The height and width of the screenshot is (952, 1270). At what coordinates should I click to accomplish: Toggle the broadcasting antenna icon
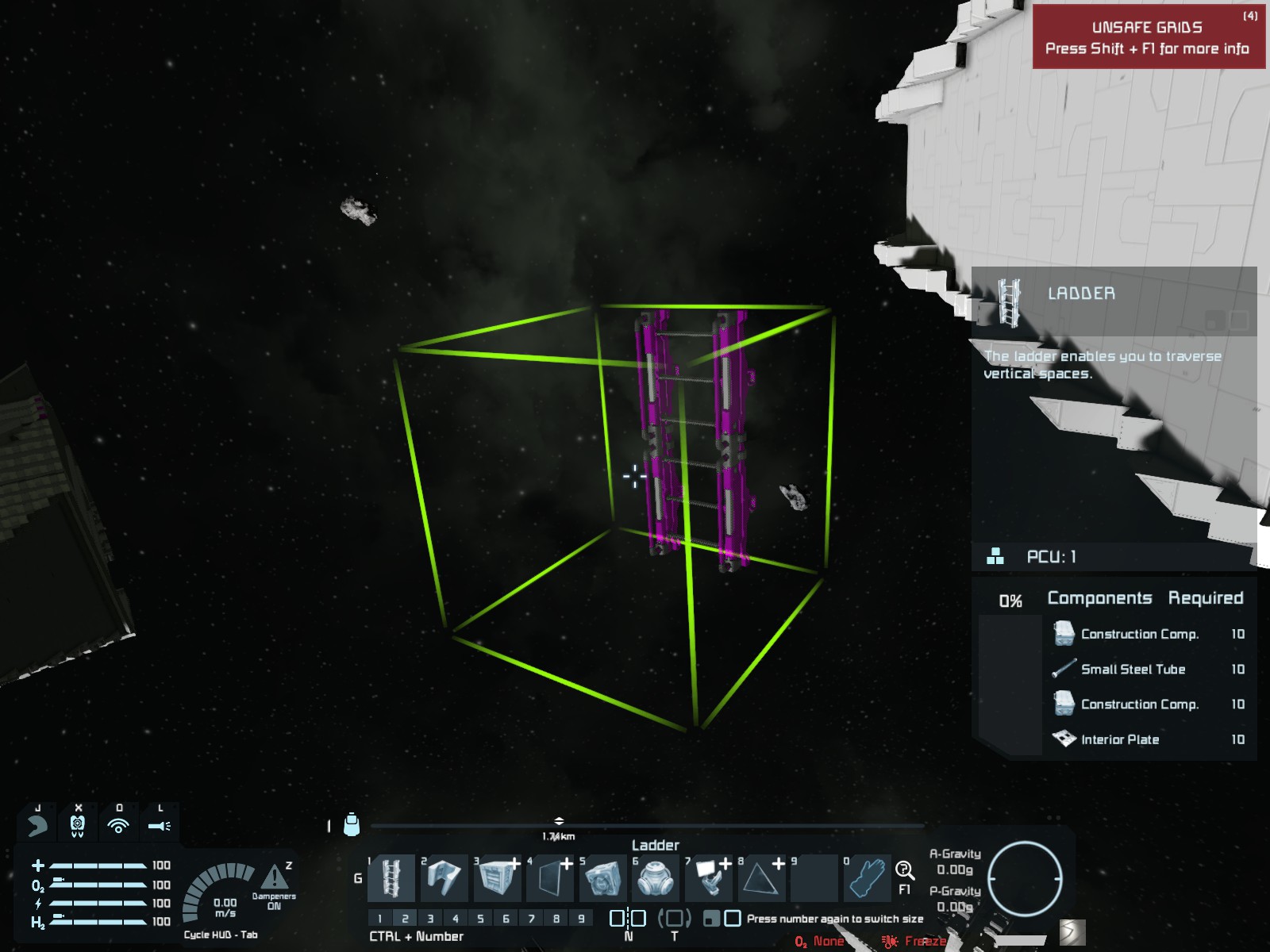pyautogui.click(x=118, y=827)
